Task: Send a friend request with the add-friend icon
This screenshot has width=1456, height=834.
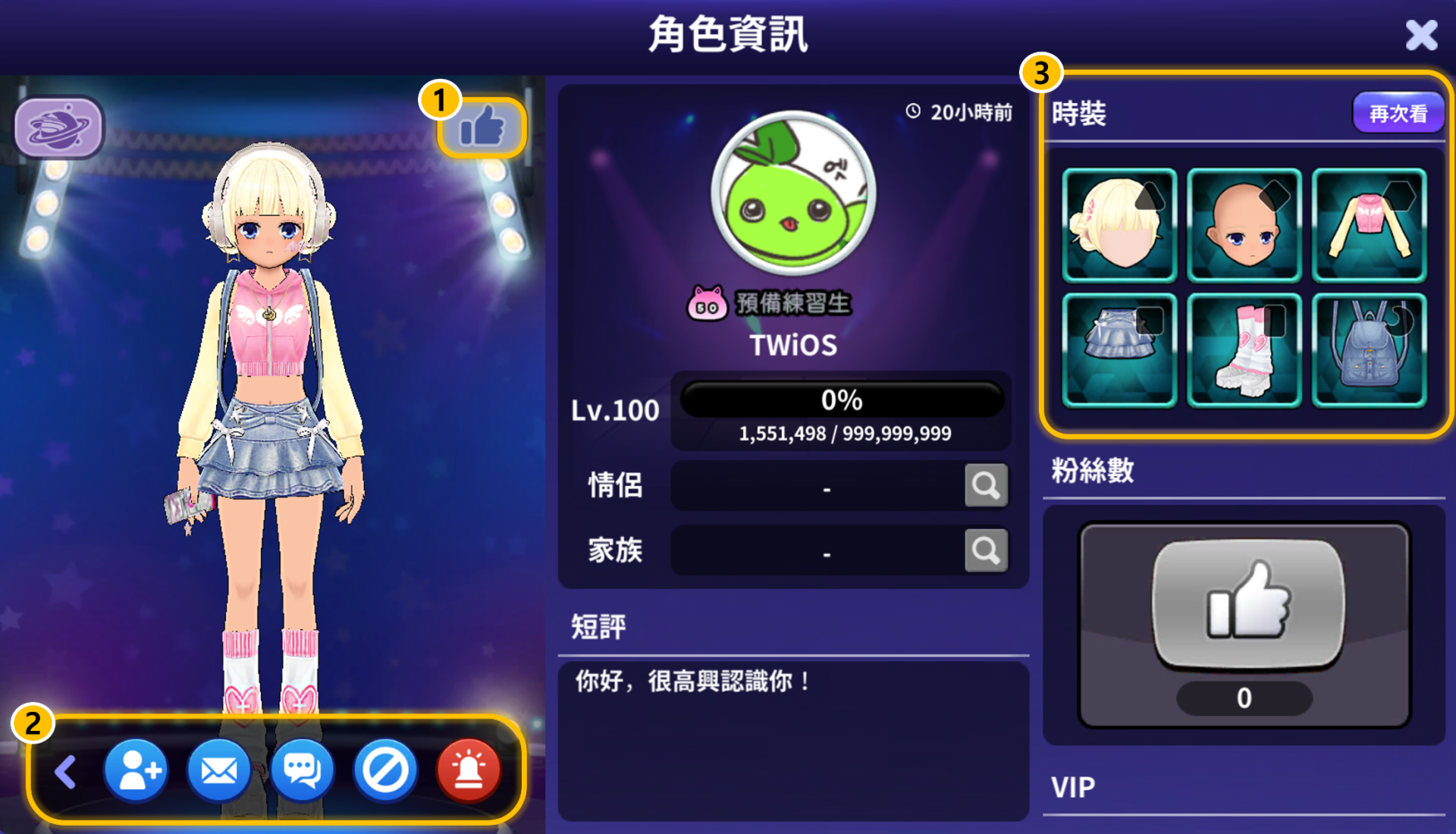Action: [136, 772]
